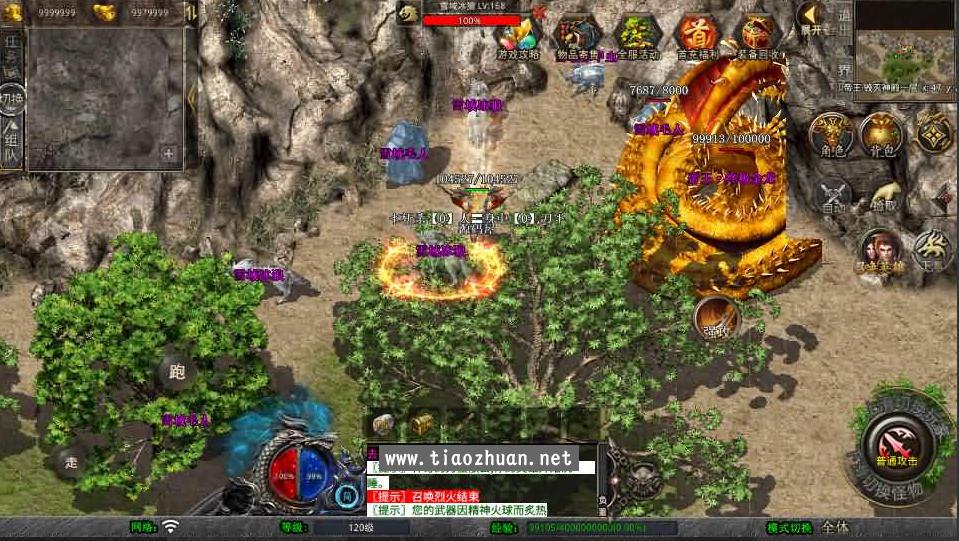
Task: Select the 走 walk movement button
Action: point(70,462)
